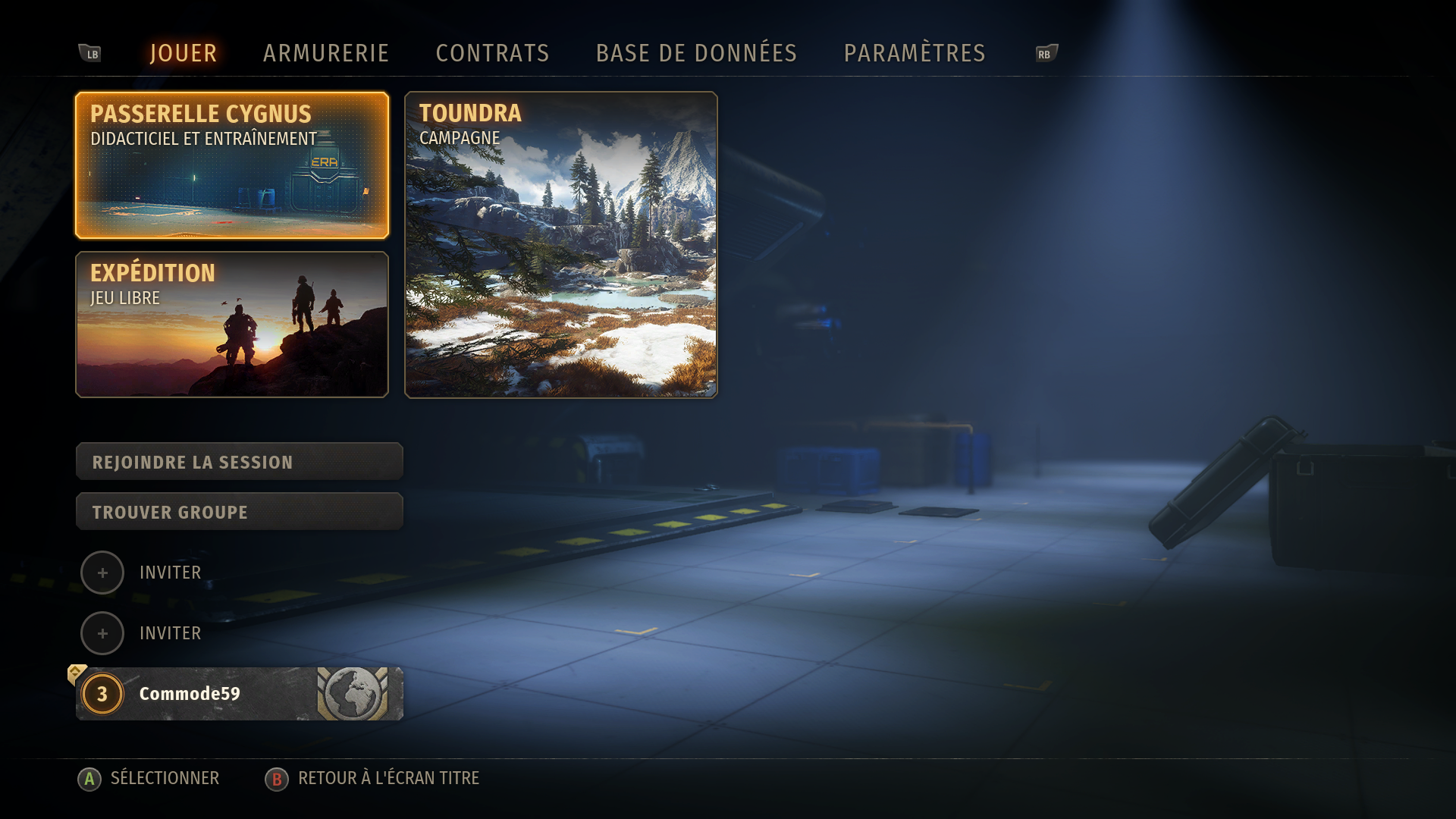
Task: Open the Armurerie tab
Action: 326,53
